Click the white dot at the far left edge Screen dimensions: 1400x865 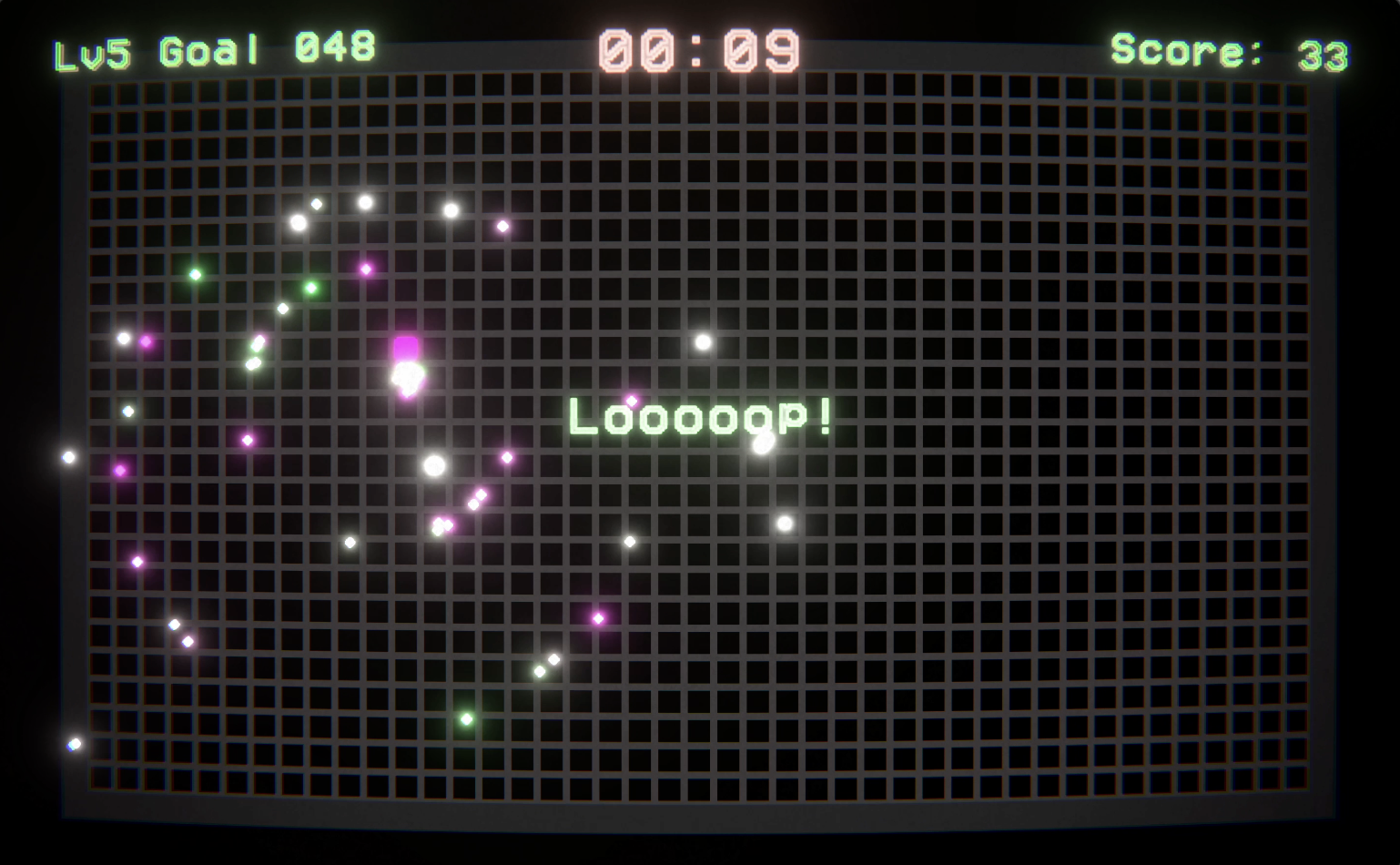pyautogui.click(x=66, y=456)
